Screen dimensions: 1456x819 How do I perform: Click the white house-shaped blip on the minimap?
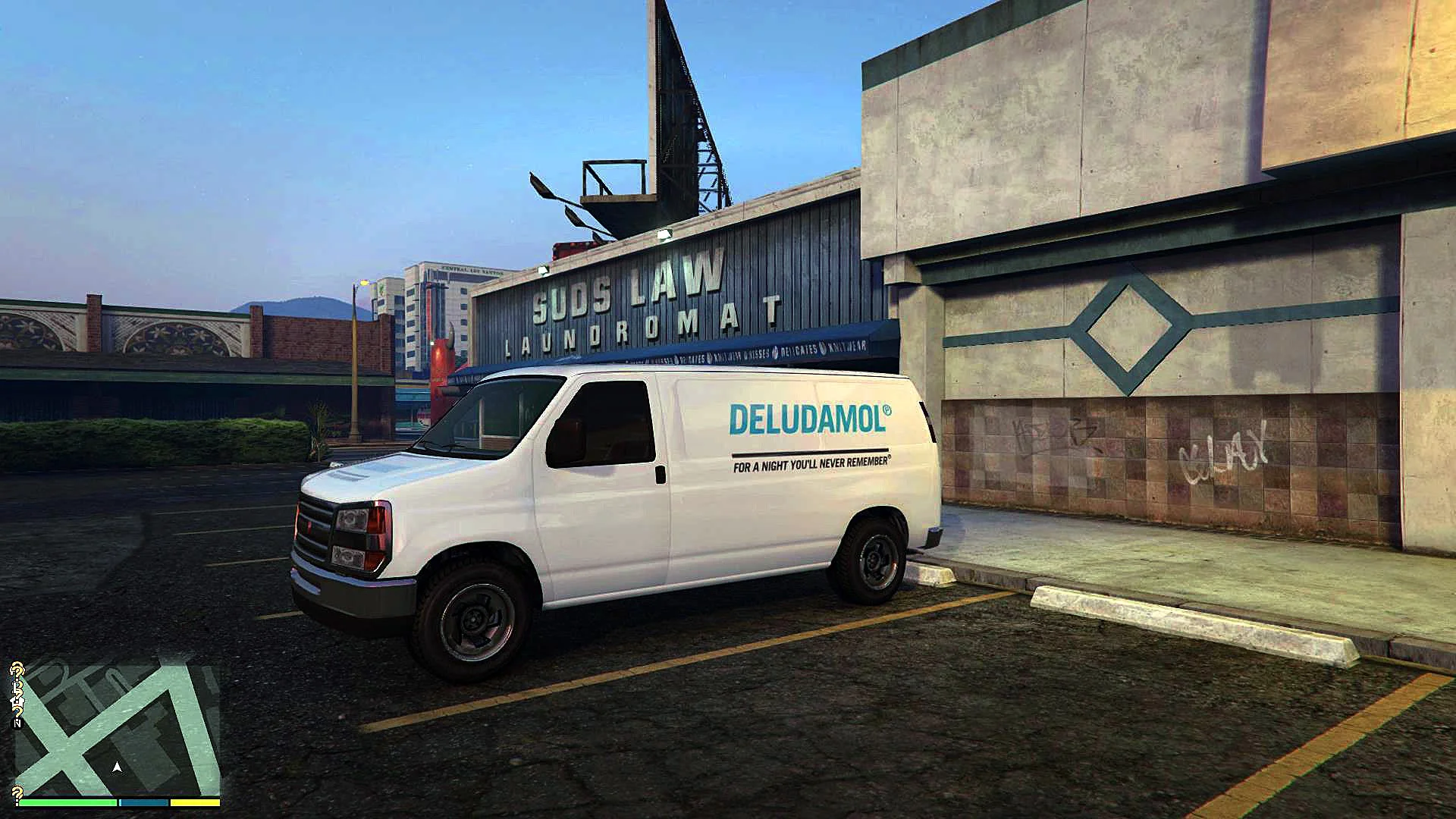(x=17, y=701)
